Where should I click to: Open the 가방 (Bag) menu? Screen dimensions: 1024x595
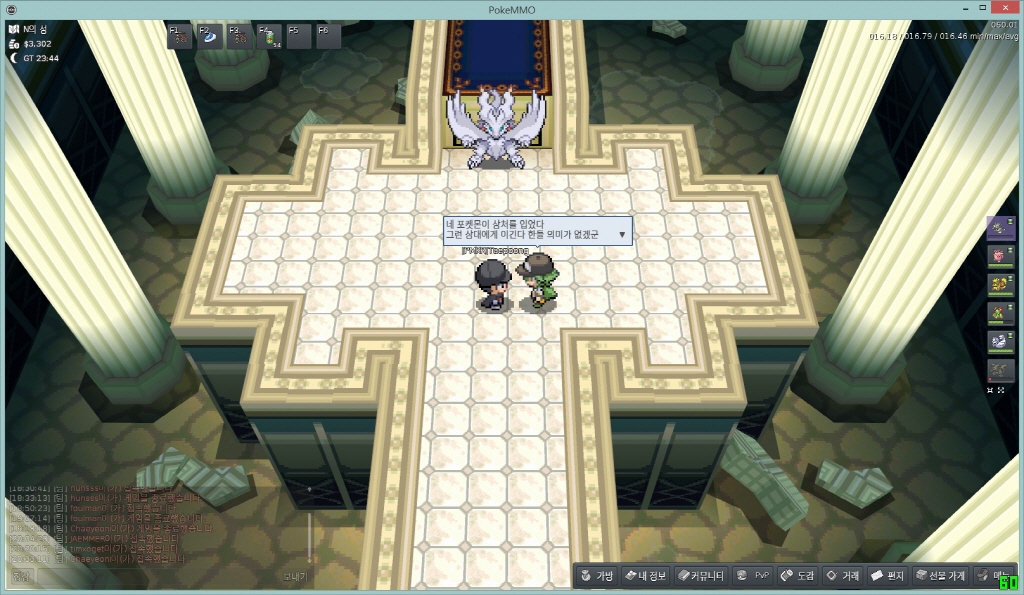pyautogui.click(x=595, y=576)
